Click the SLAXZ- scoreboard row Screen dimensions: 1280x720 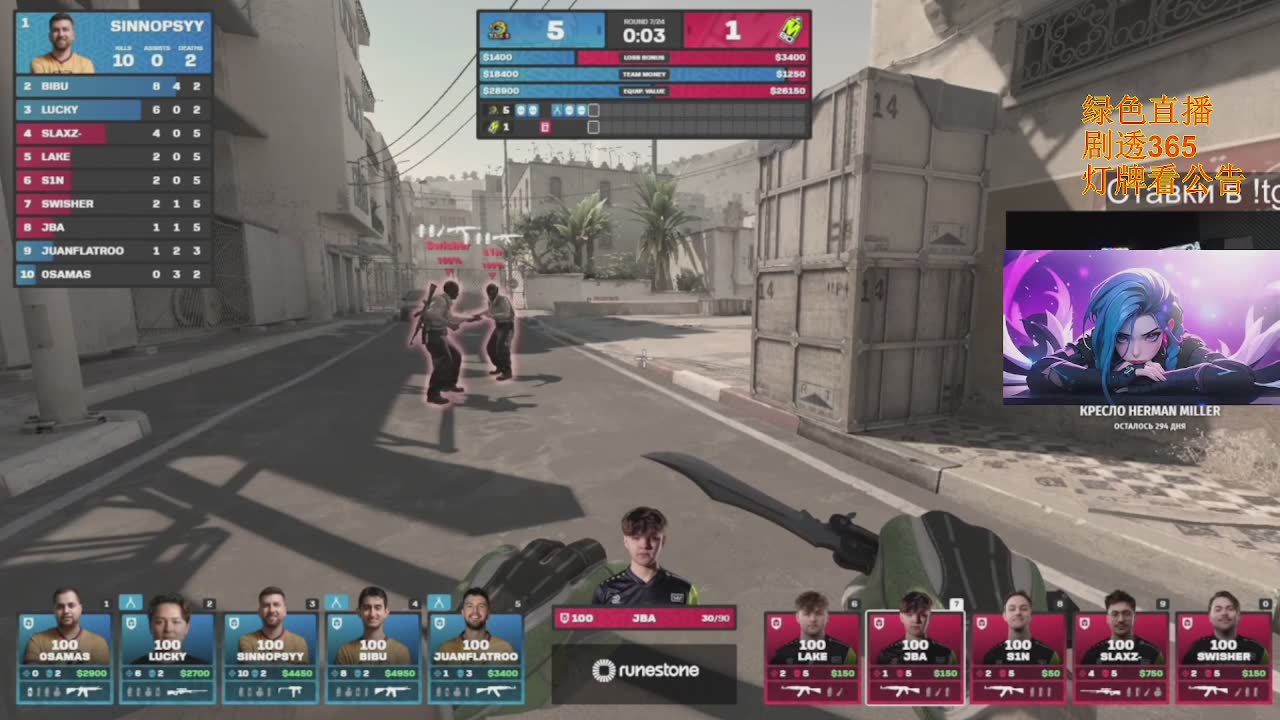pos(113,133)
